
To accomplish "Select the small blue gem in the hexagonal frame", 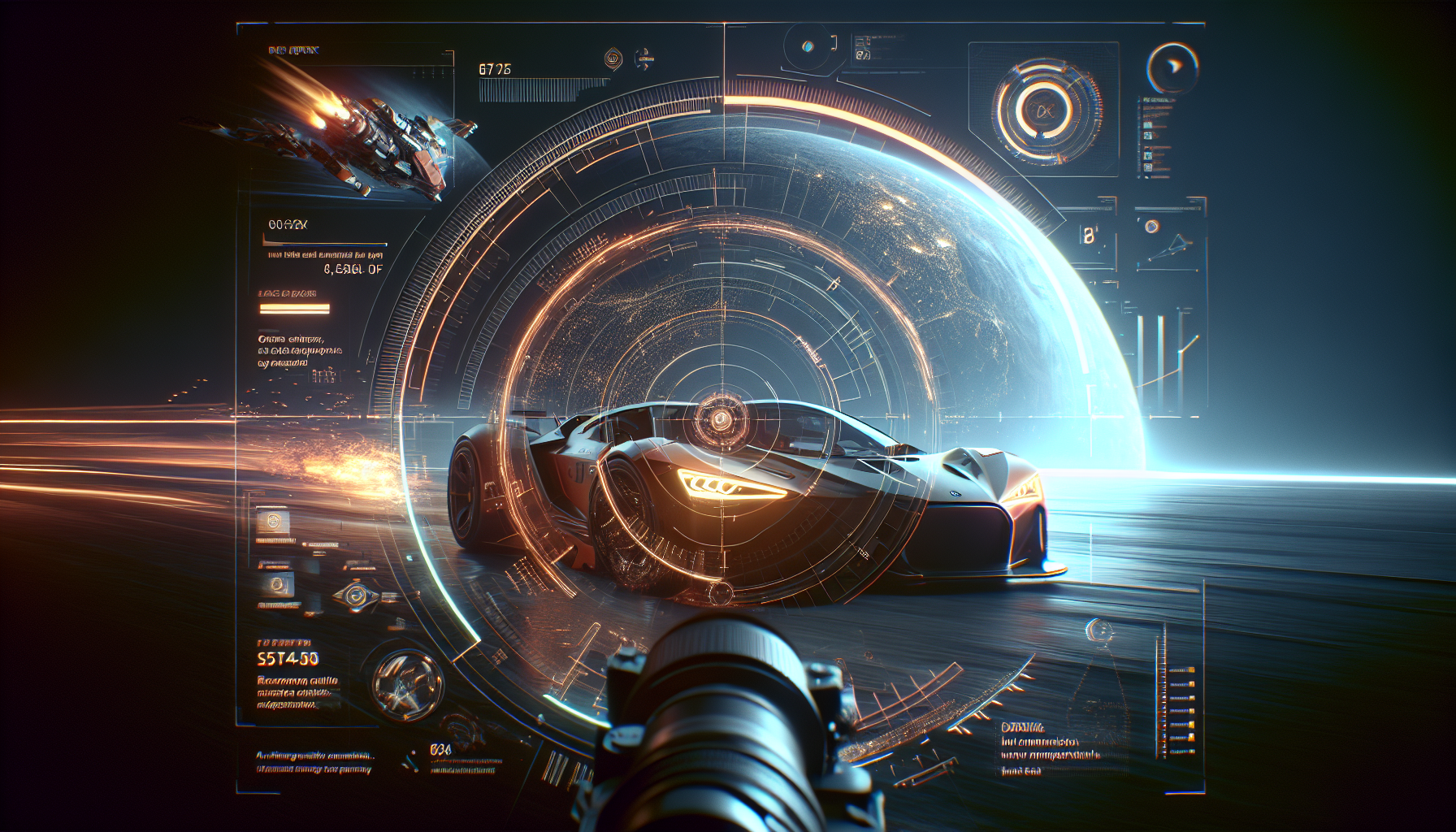I will pyautogui.click(x=808, y=46).
